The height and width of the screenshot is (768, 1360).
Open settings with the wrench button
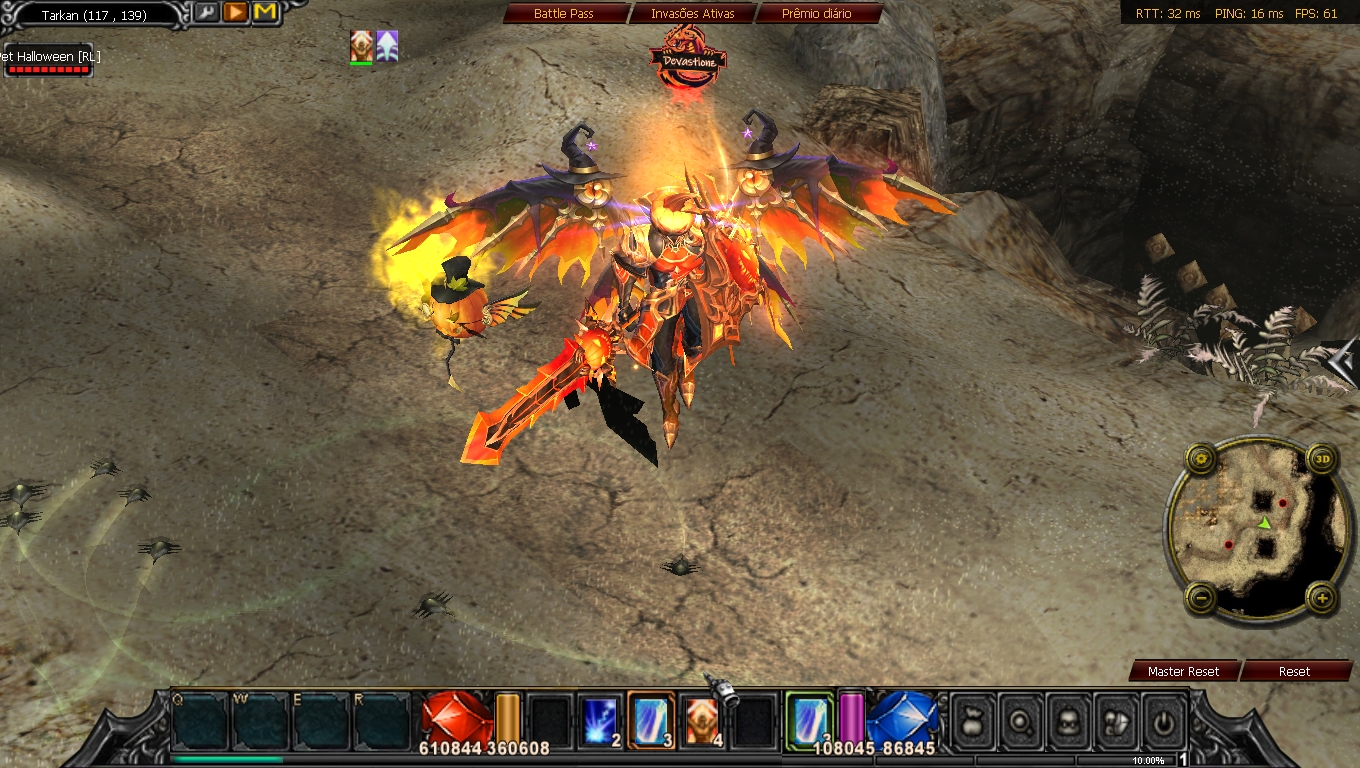tap(206, 12)
